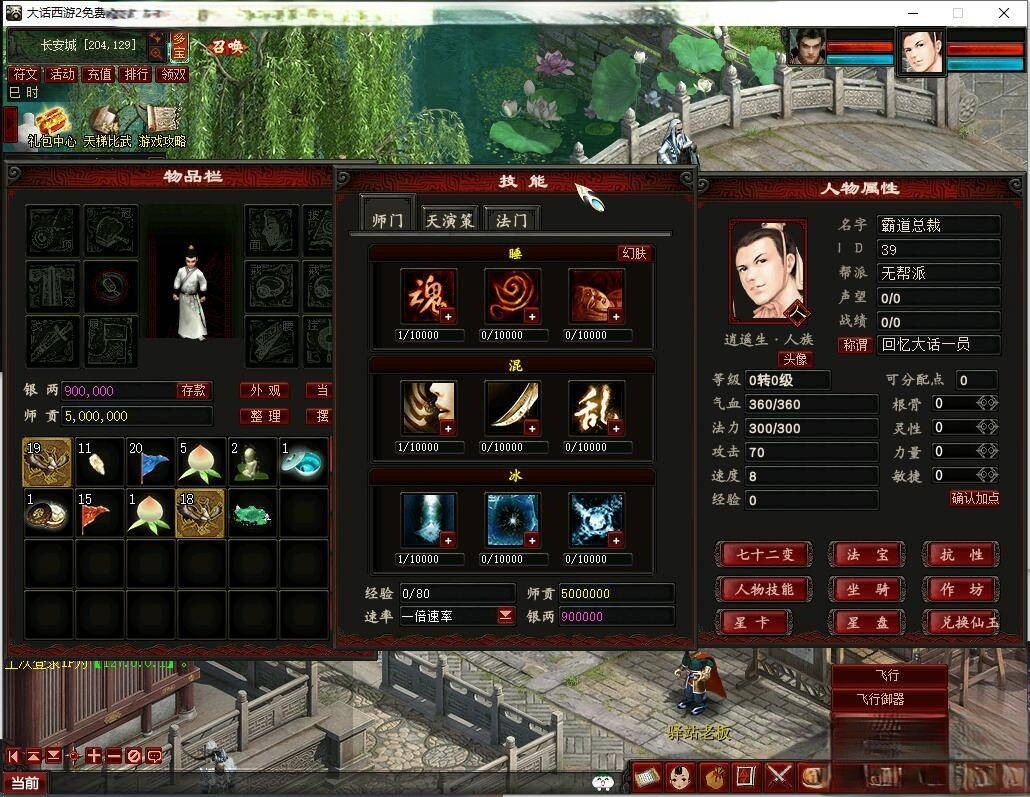Open the 法宝 treasure panel
1030x797 pixels.
point(866,554)
